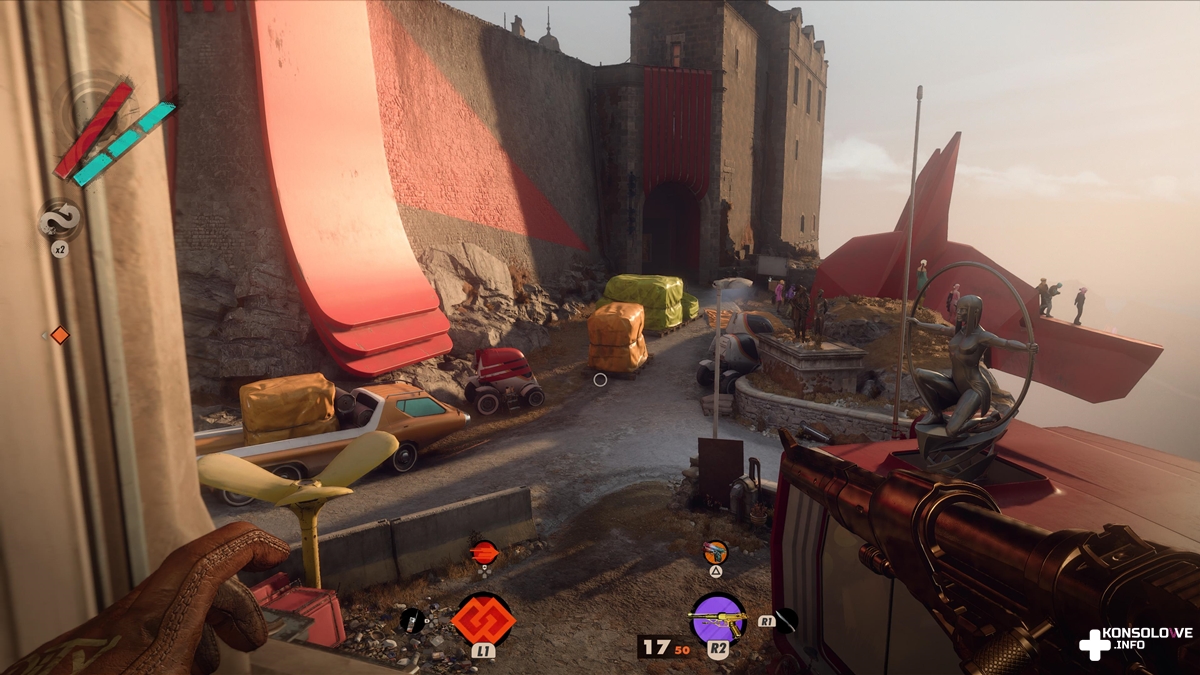Select the machete melee icon
Image resolution: width=1200 pixels, height=675 pixels.
(786, 620)
